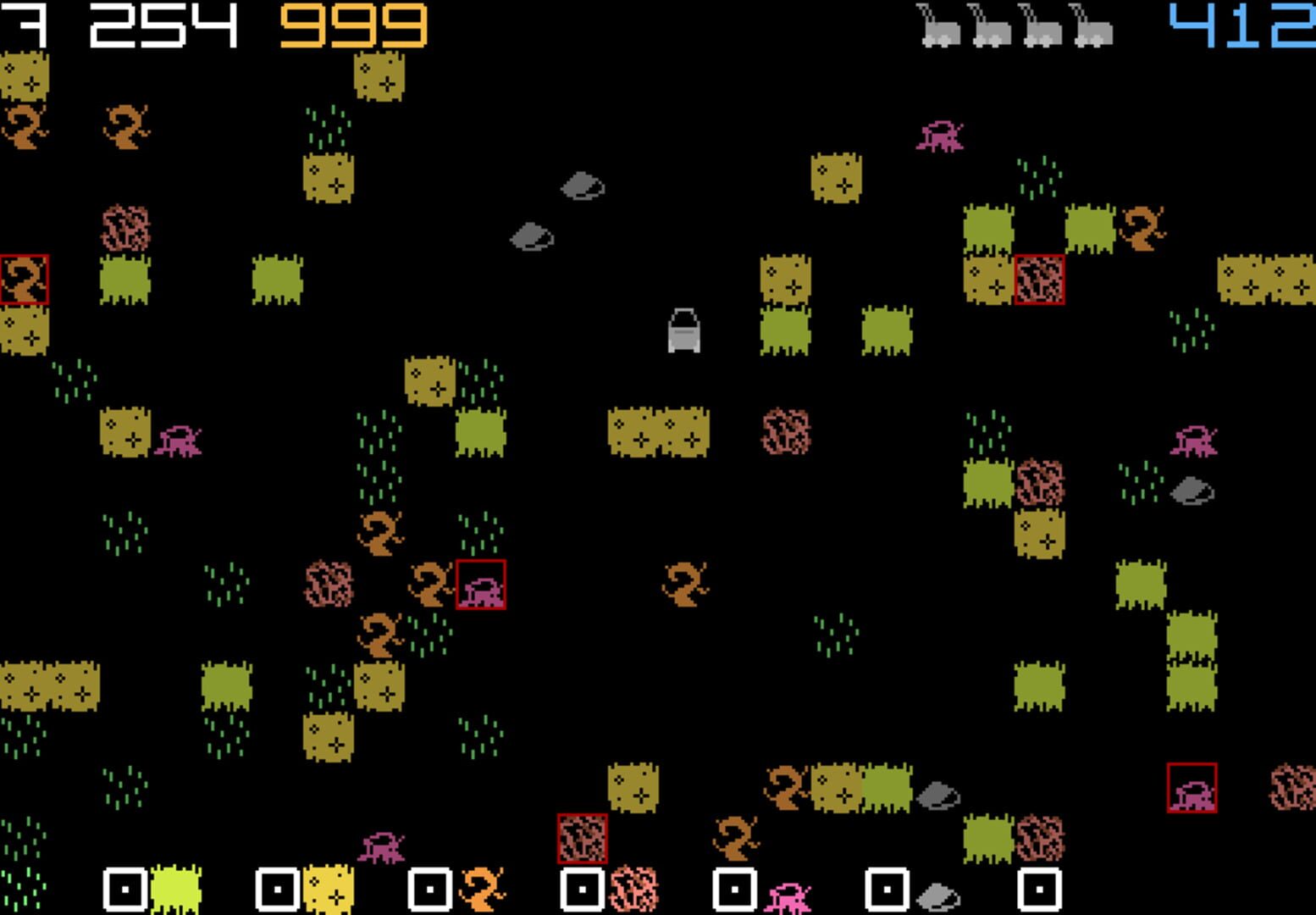Click the gray rock beside the top rocks pair
Viewport: 1316px width, 915px height.
[x=534, y=237]
